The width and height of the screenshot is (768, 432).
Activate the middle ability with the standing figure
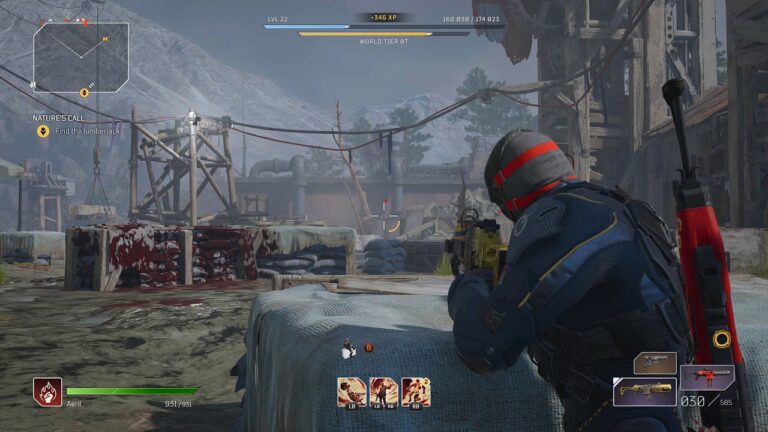(x=384, y=391)
